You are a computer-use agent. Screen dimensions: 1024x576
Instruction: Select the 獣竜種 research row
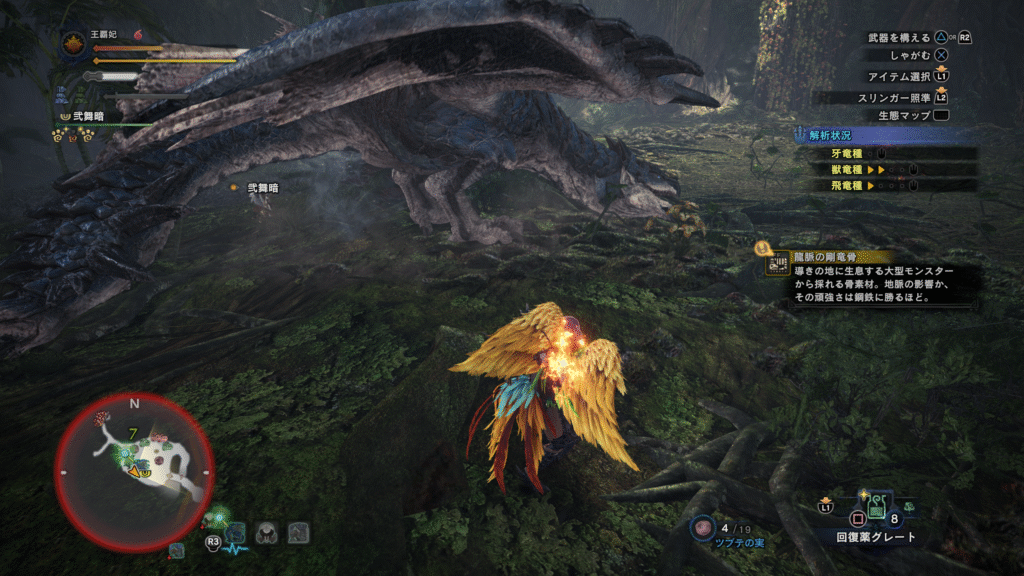click(890, 170)
